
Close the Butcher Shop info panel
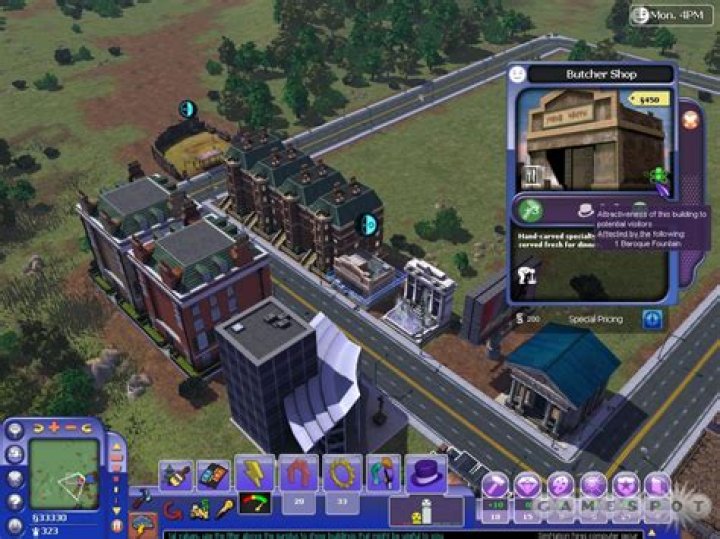690,119
